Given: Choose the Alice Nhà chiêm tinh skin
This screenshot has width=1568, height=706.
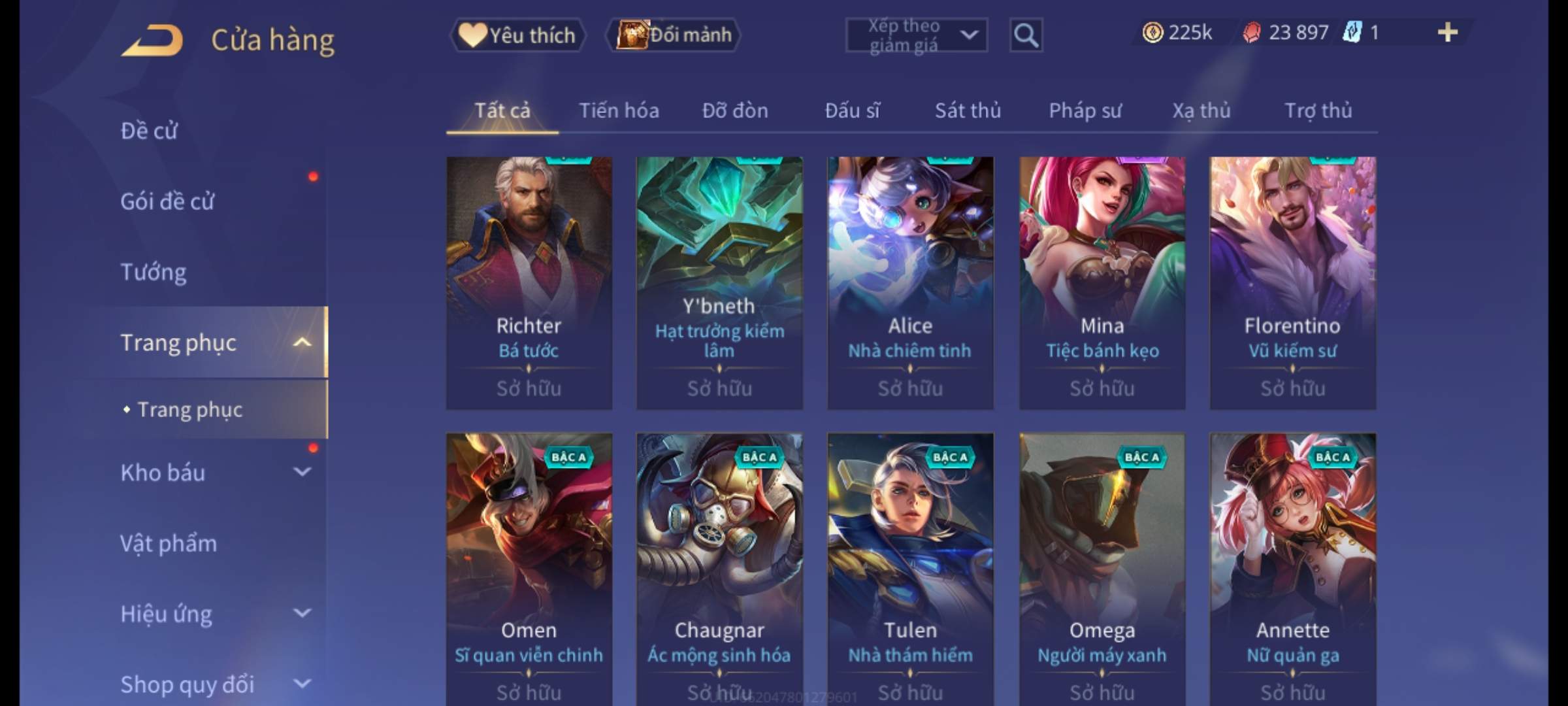Looking at the screenshot, I should (910, 282).
